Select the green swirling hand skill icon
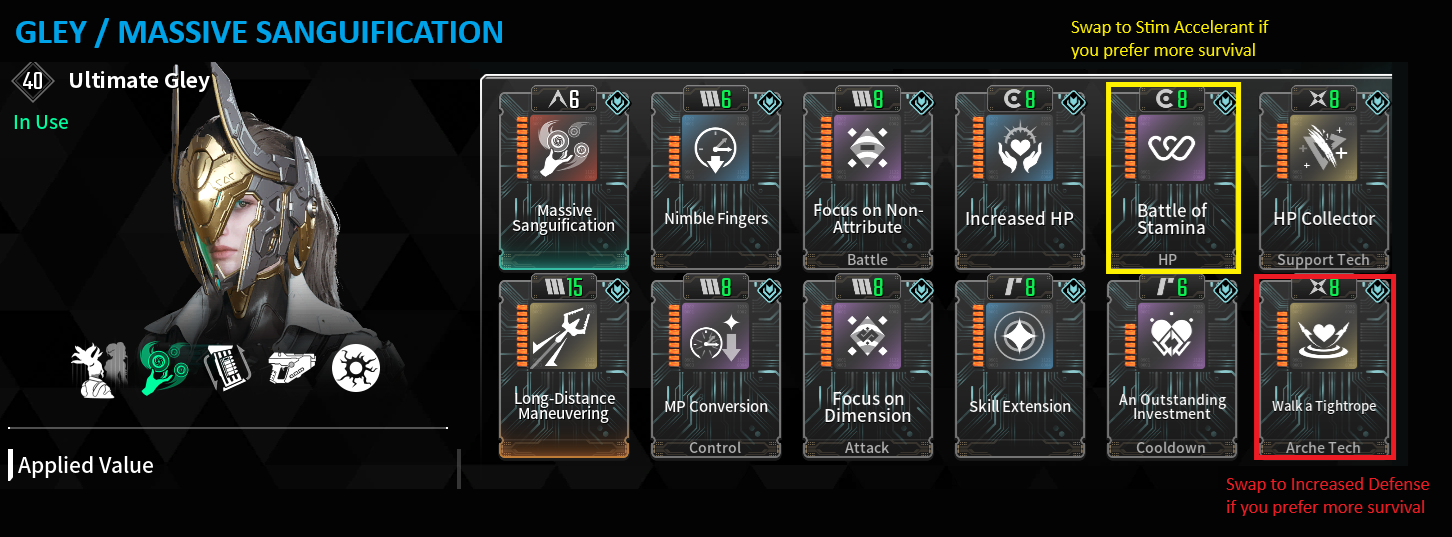 click(x=162, y=367)
